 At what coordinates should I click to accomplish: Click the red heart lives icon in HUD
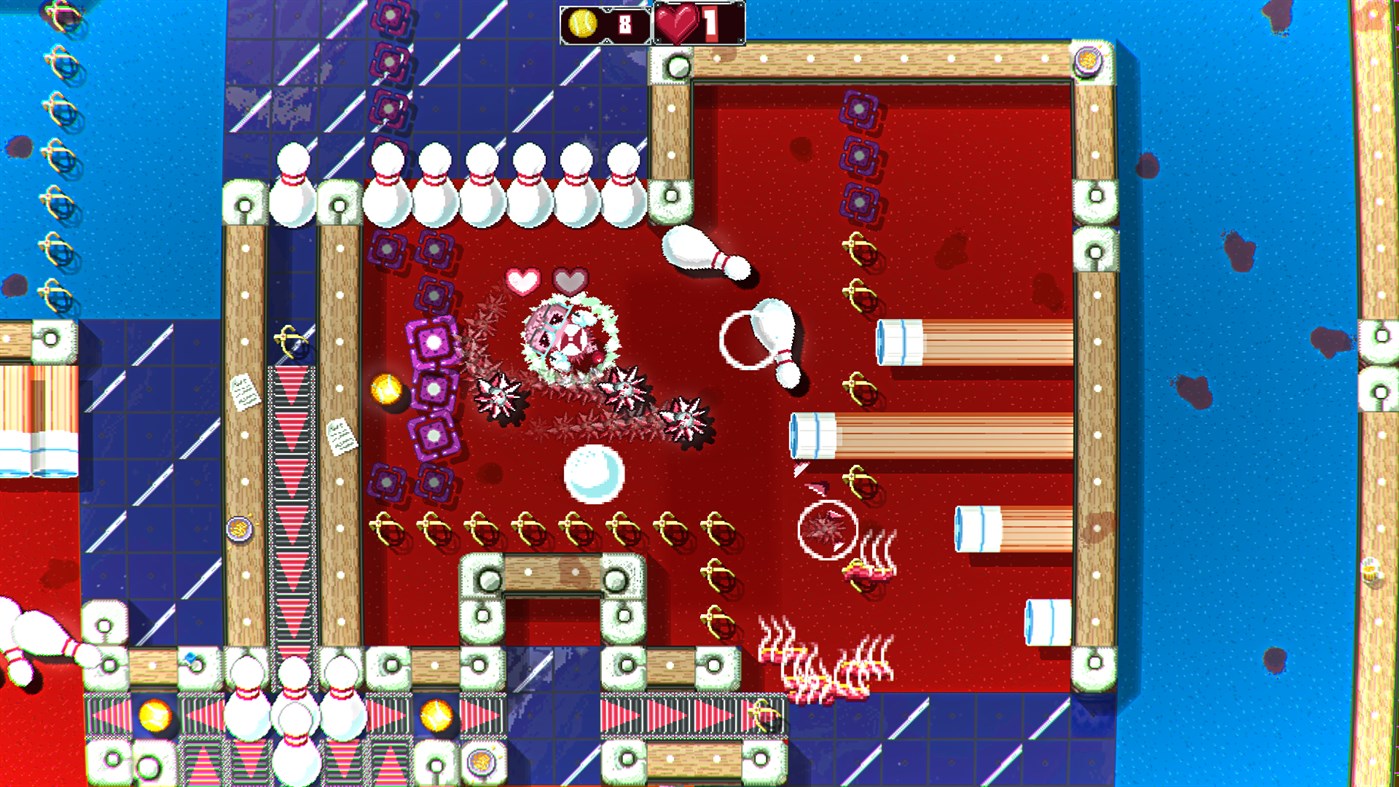(x=676, y=22)
